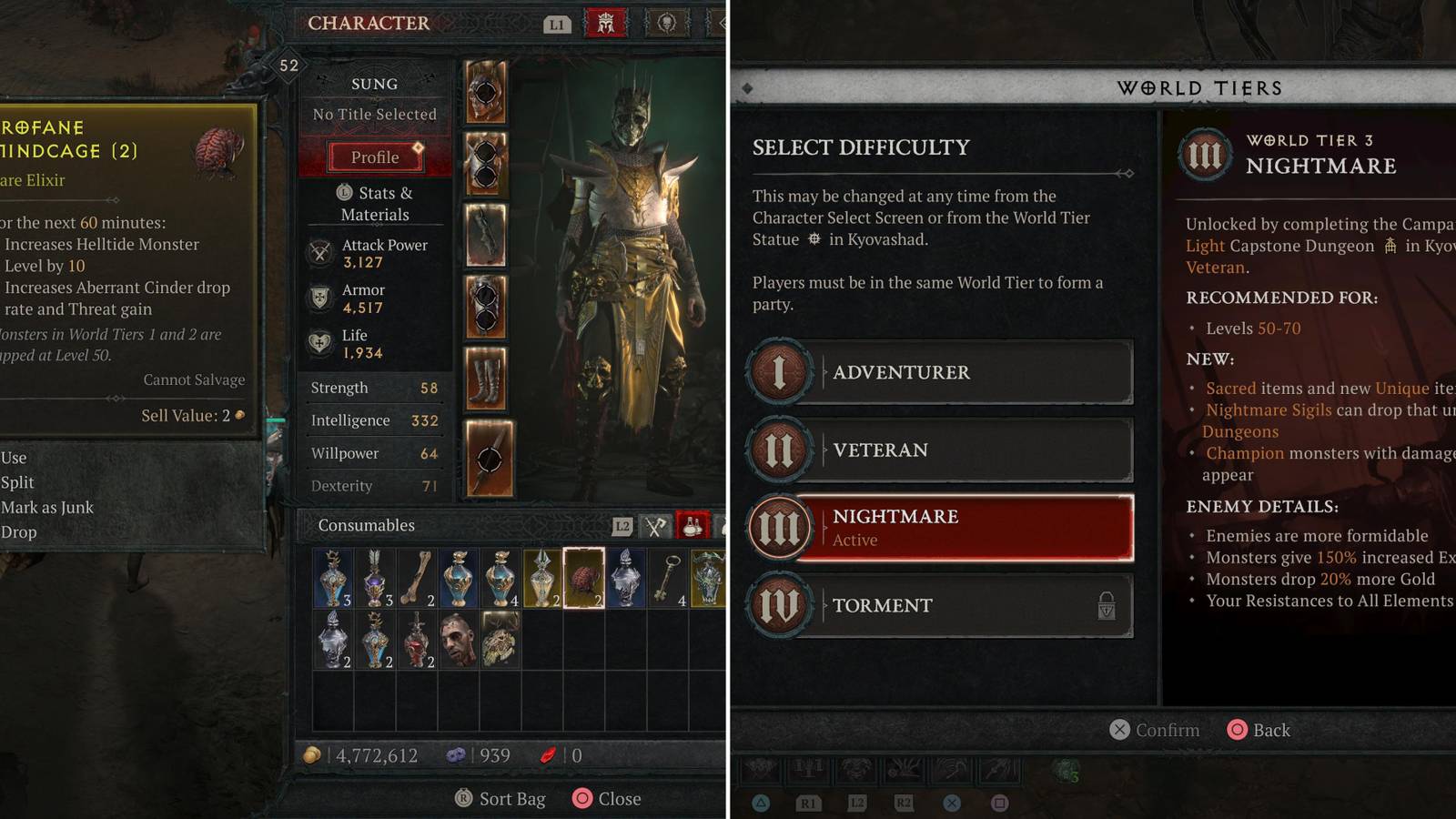This screenshot has height=819, width=1456.
Task: Click the Armor shield icon
Action: point(319,298)
